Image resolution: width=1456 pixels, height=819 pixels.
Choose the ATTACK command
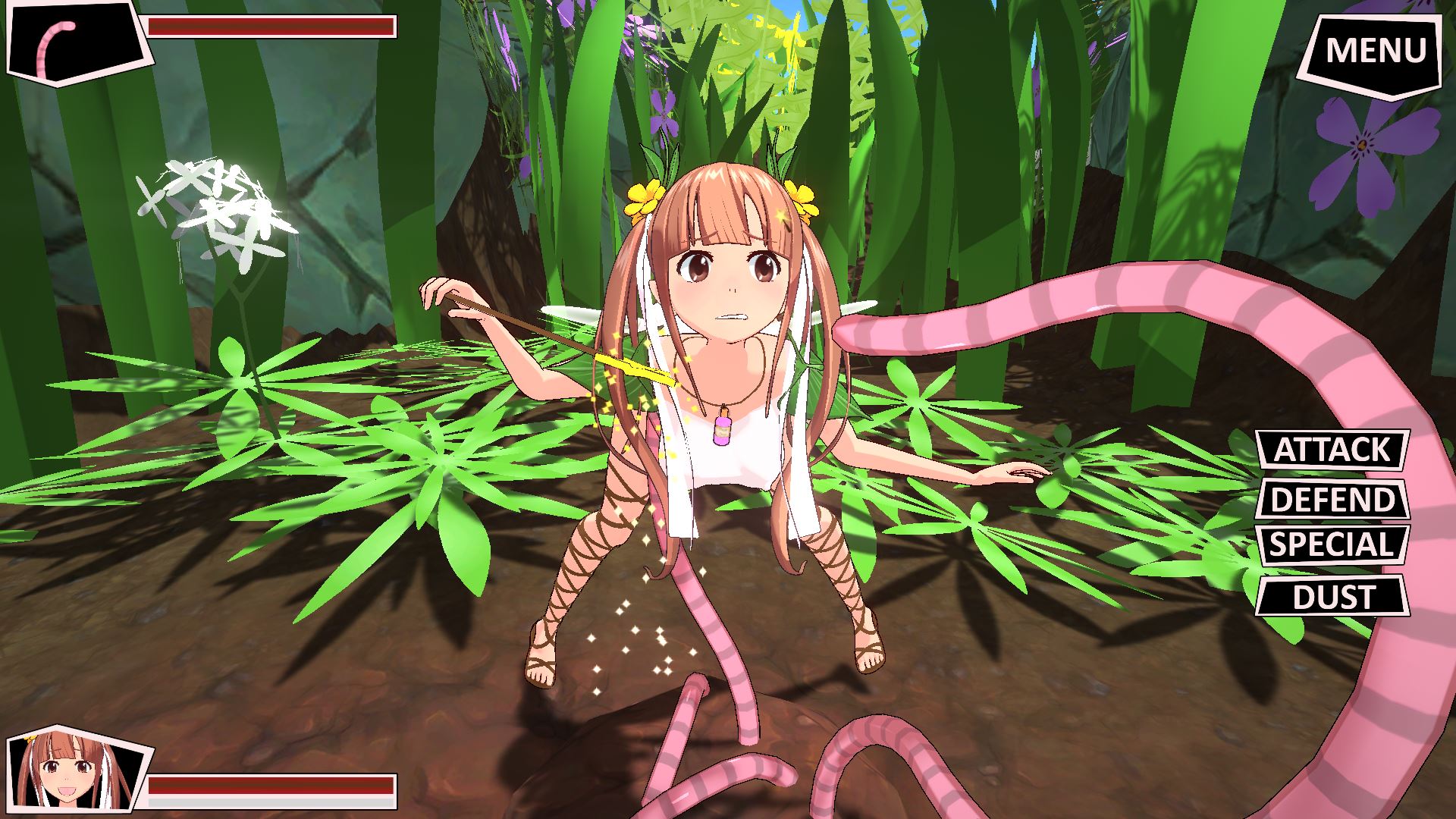pos(1332,450)
